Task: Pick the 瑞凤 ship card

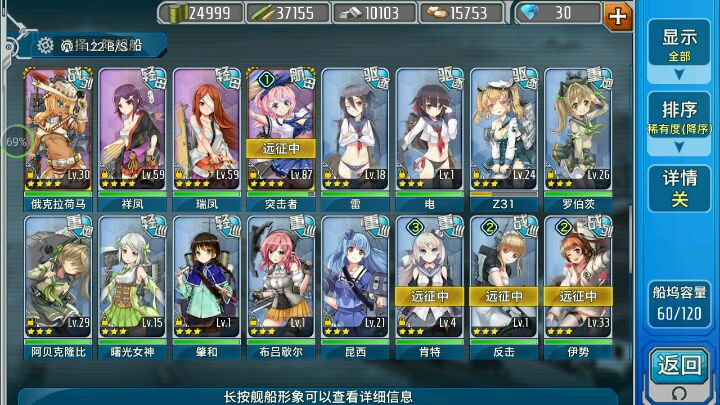Action: click(208, 132)
